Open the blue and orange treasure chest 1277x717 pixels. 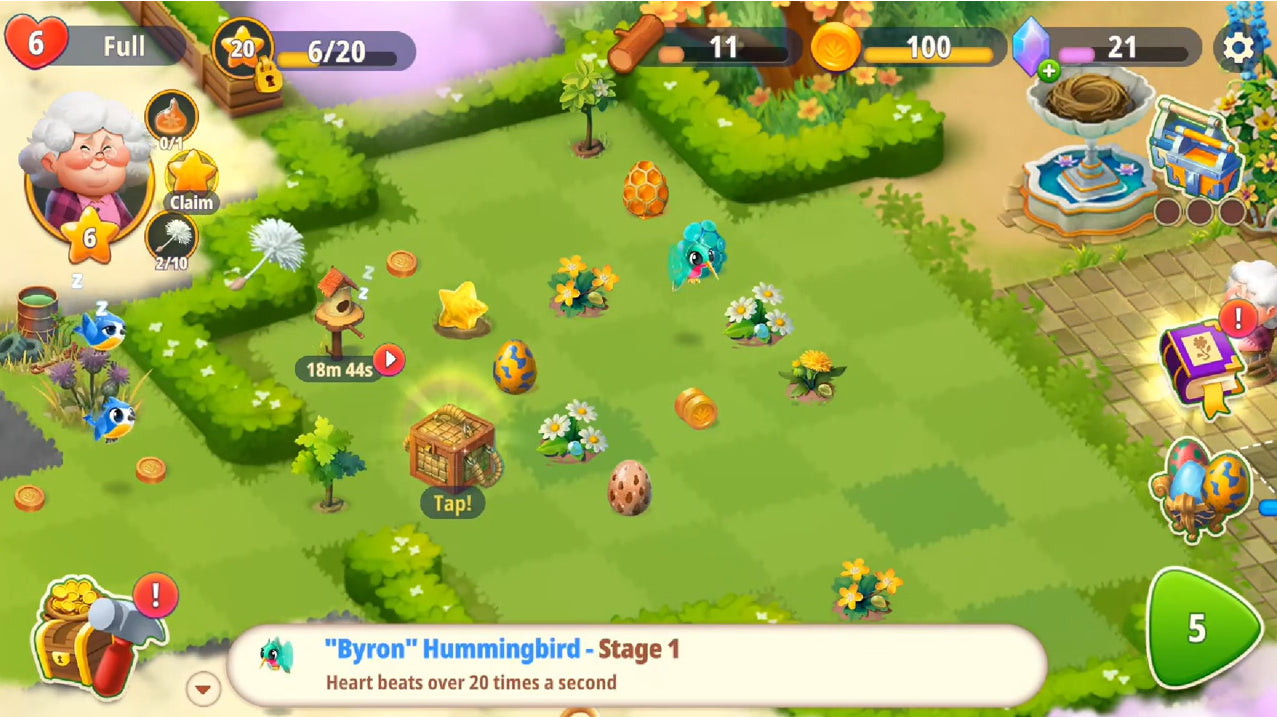[x=1194, y=151]
